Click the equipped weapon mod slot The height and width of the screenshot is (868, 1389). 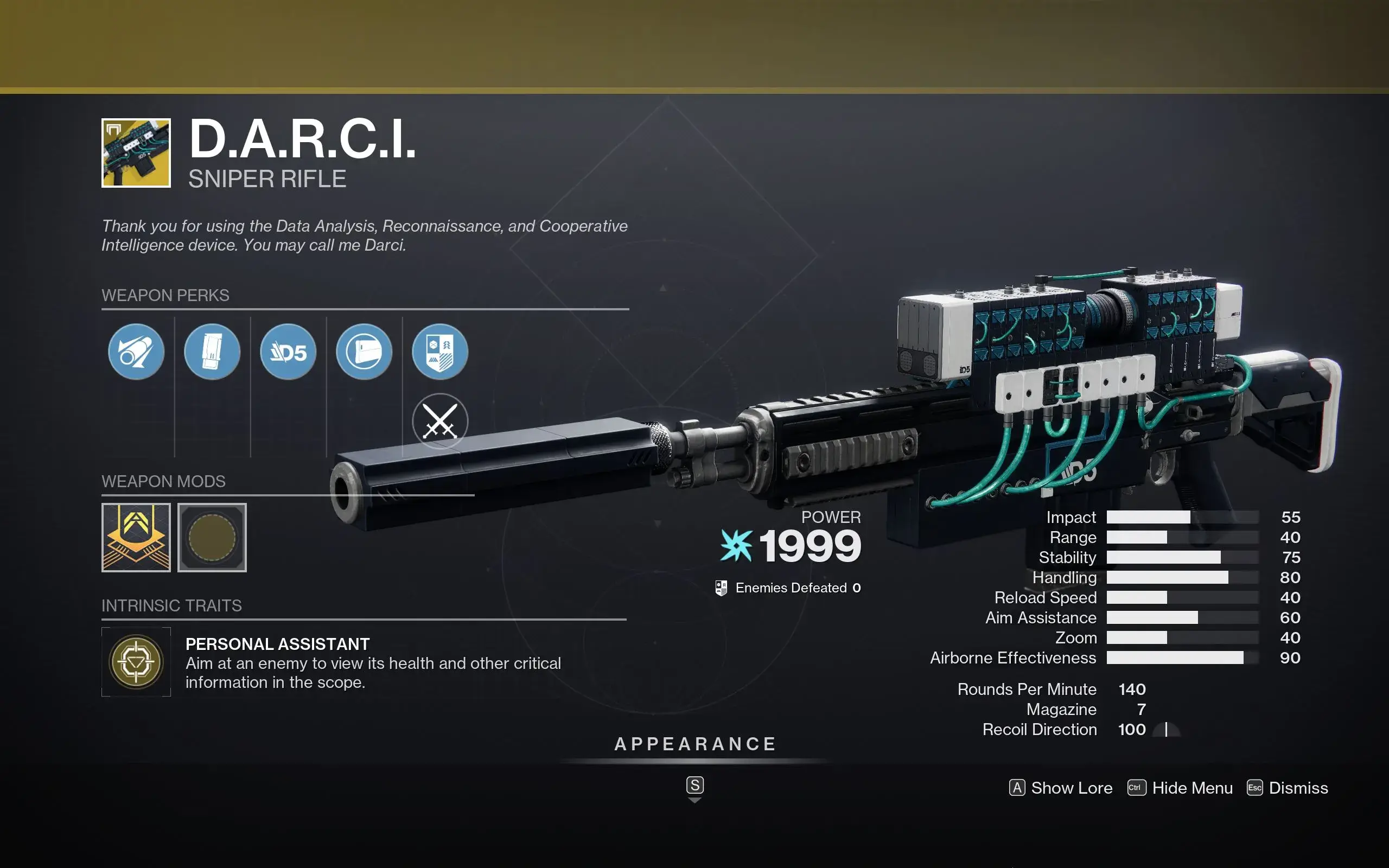136,537
